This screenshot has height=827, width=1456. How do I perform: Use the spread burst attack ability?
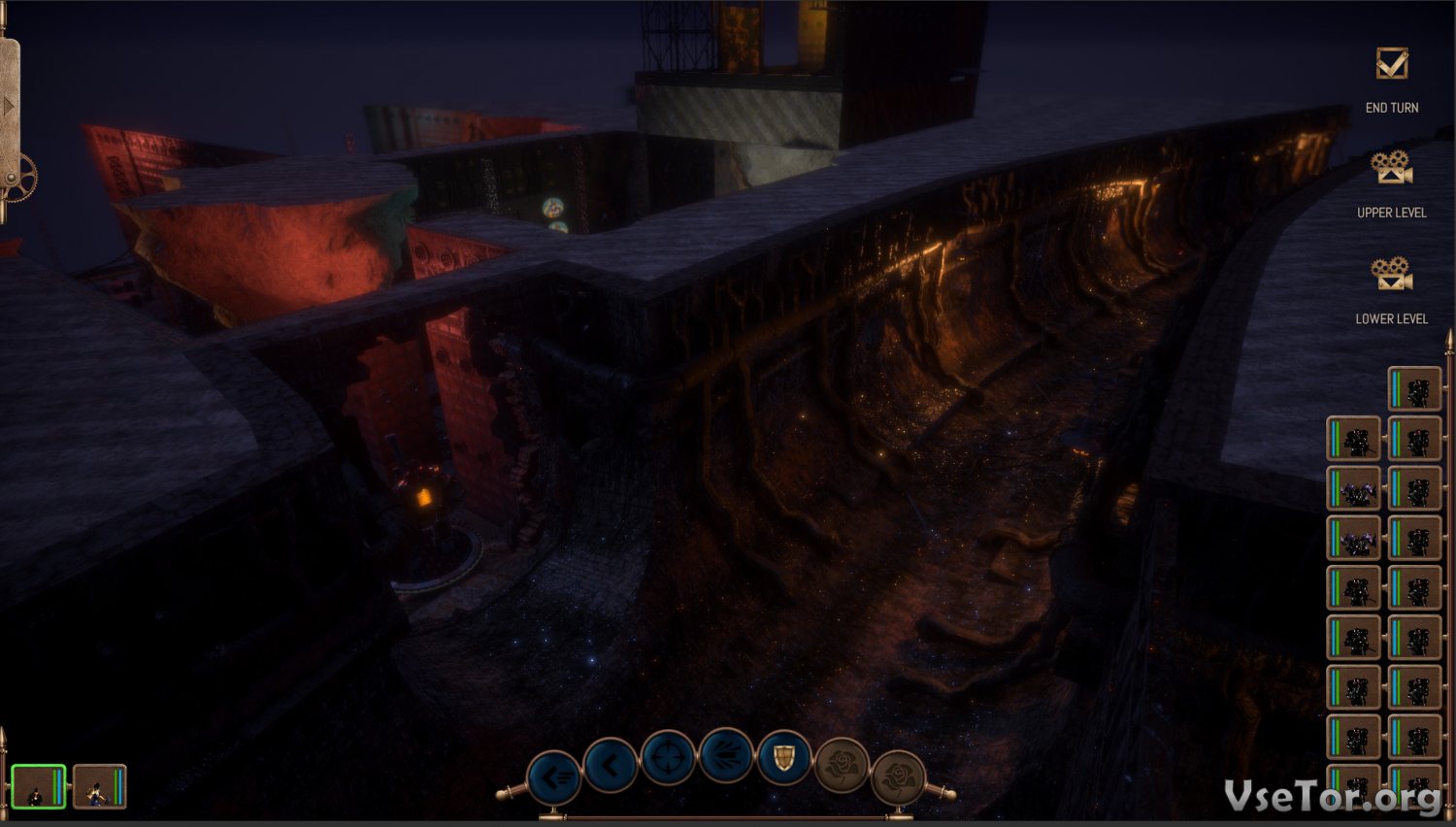pyautogui.click(x=726, y=756)
